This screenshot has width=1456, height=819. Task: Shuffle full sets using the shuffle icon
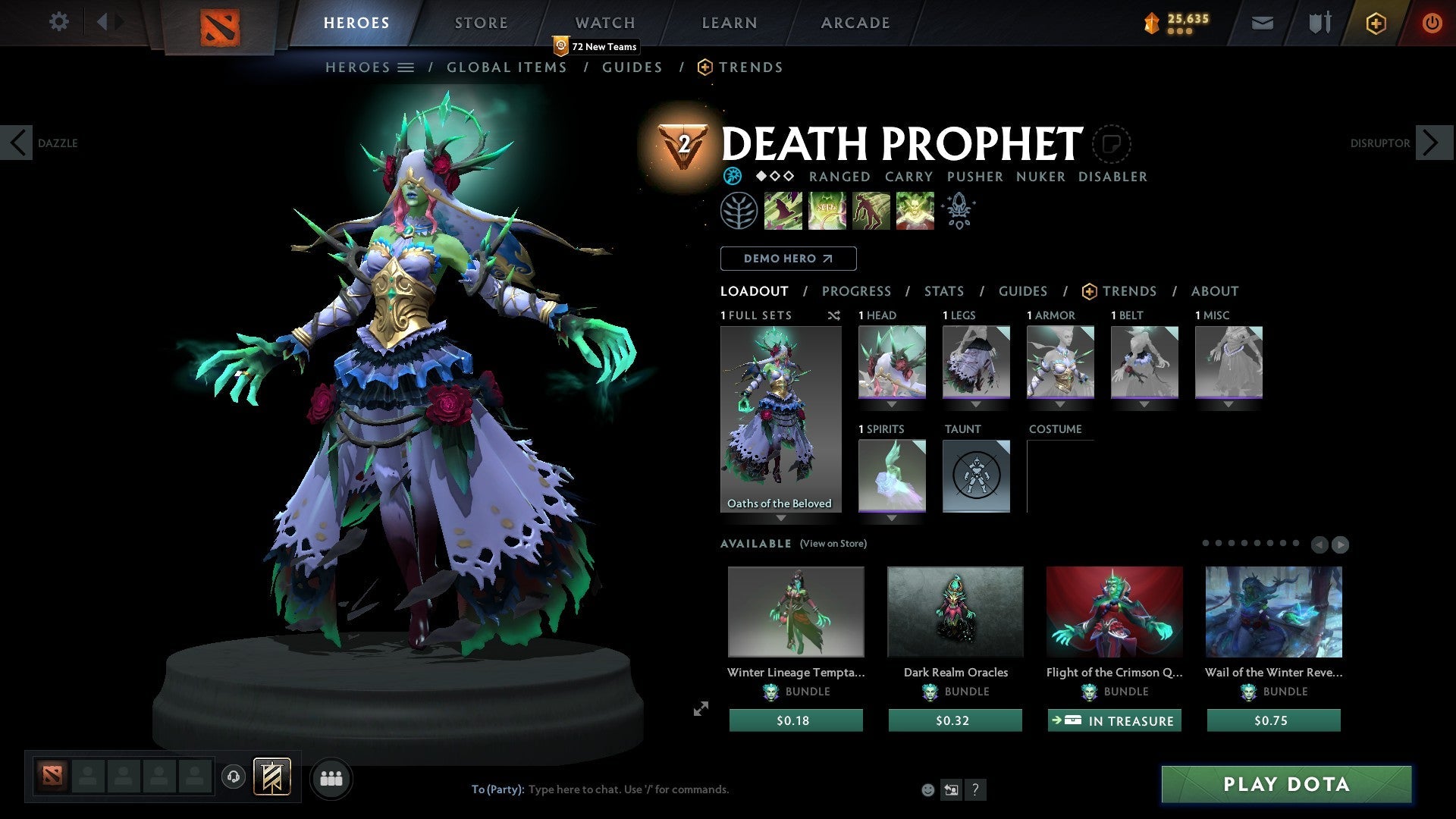(x=834, y=315)
